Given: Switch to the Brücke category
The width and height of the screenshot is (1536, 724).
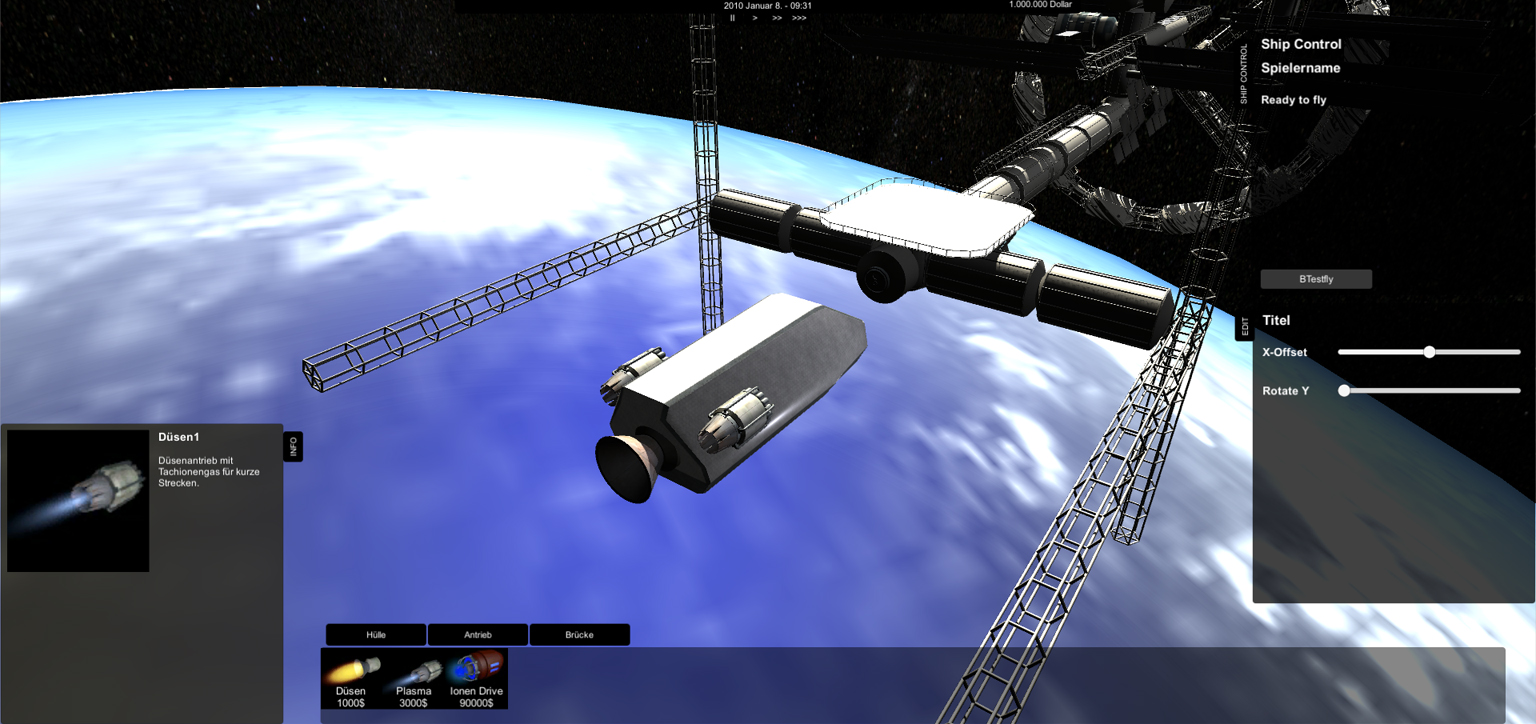Looking at the screenshot, I should 579,635.
